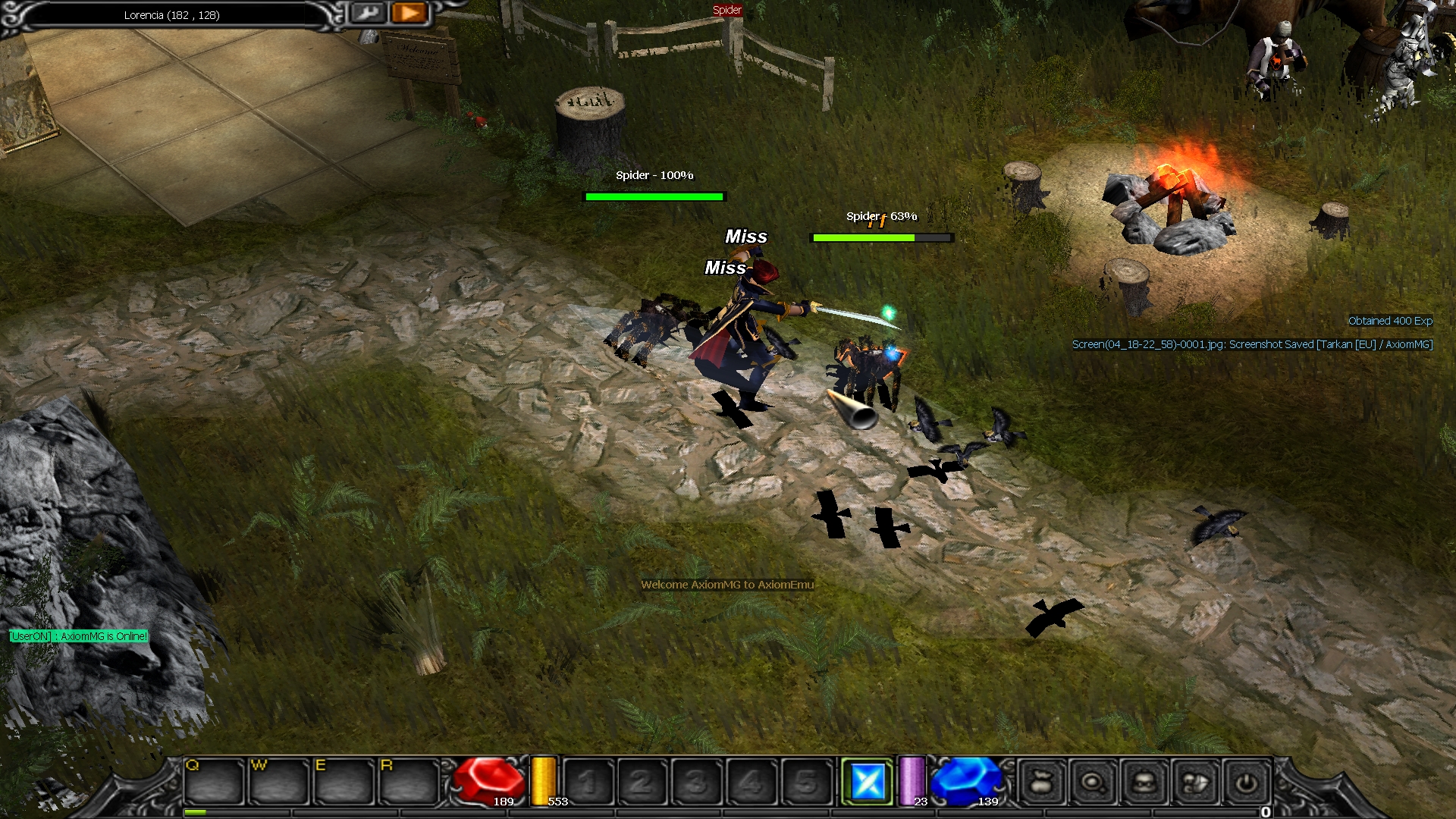This screenshot has height=819, width=1456.
Task: Open the power icon system menu
Action: [x=1246, y=781]
